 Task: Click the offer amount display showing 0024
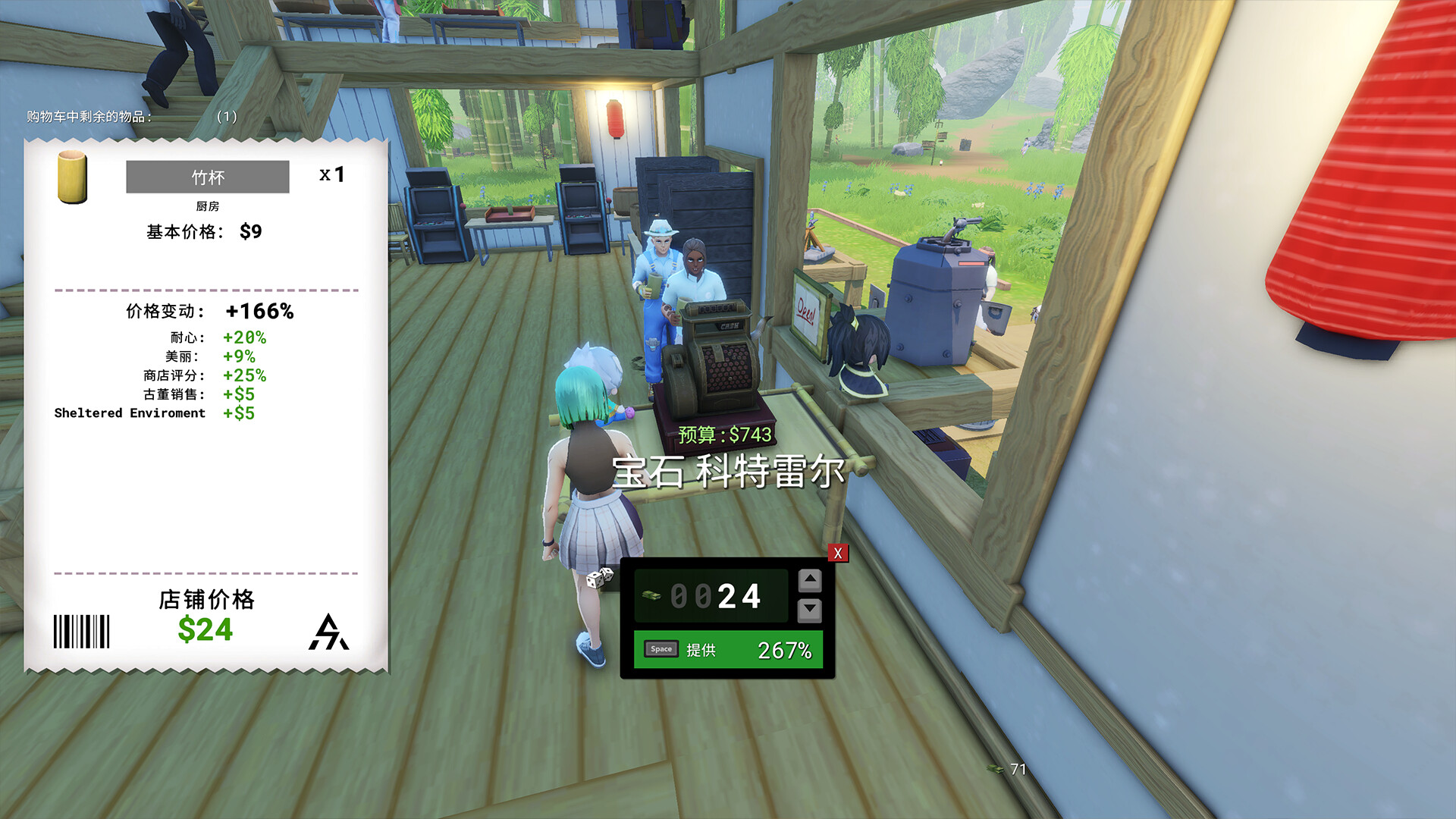(717, 597)
